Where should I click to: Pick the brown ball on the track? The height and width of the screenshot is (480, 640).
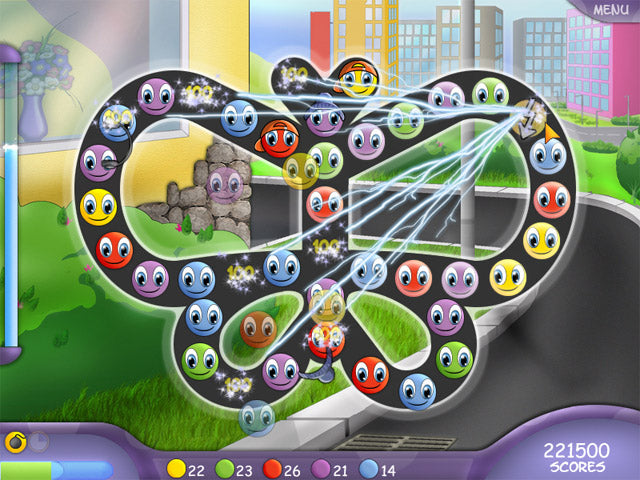(258, 327)
